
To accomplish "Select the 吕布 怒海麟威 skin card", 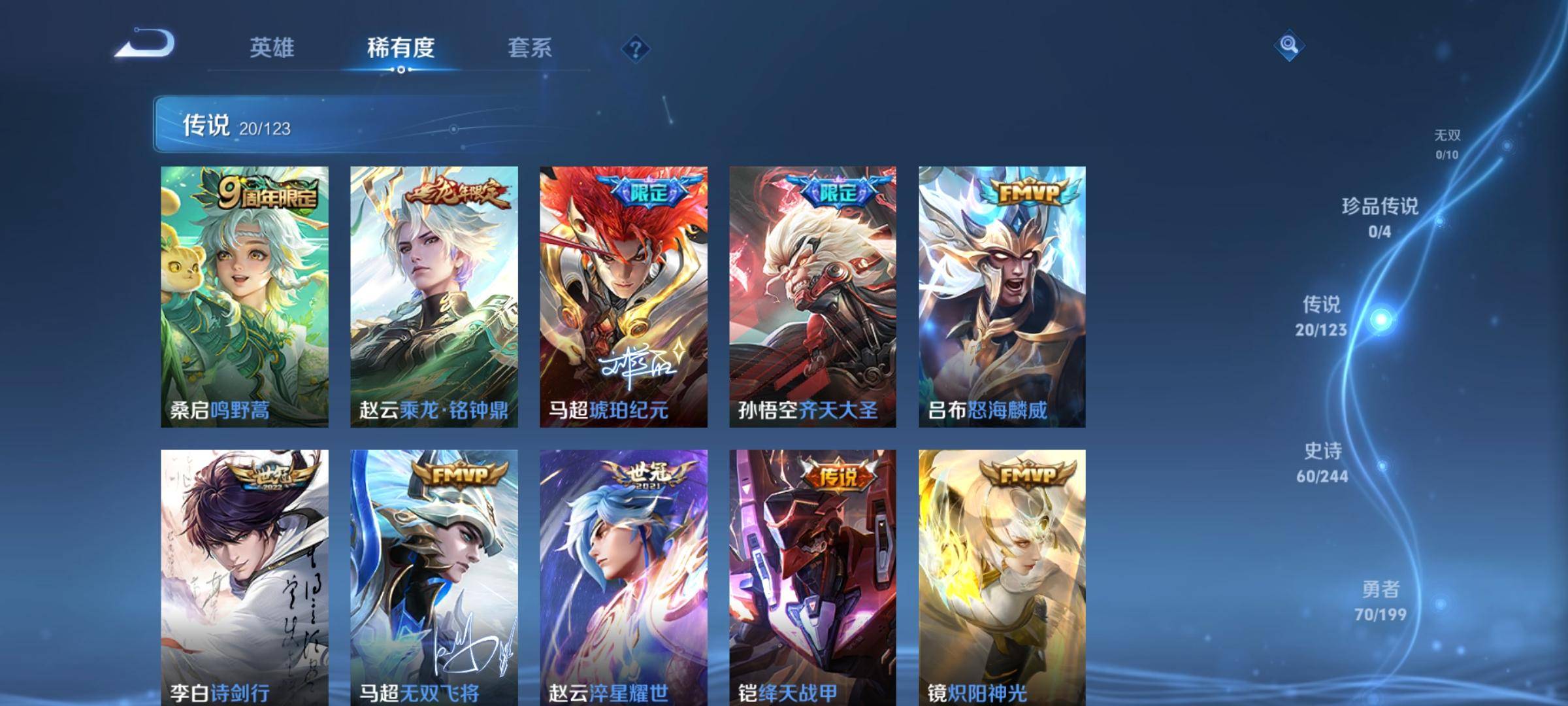I will pos(1002,297).
